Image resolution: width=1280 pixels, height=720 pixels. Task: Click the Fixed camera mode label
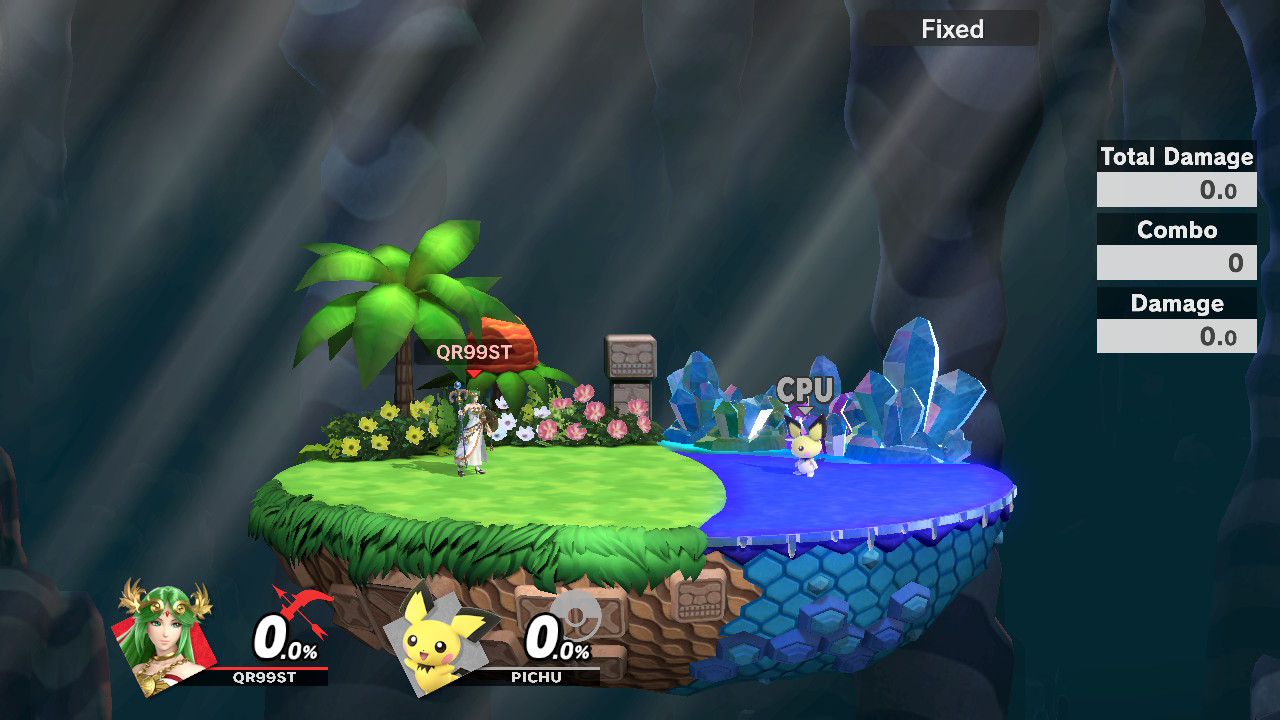click(952, 29)
